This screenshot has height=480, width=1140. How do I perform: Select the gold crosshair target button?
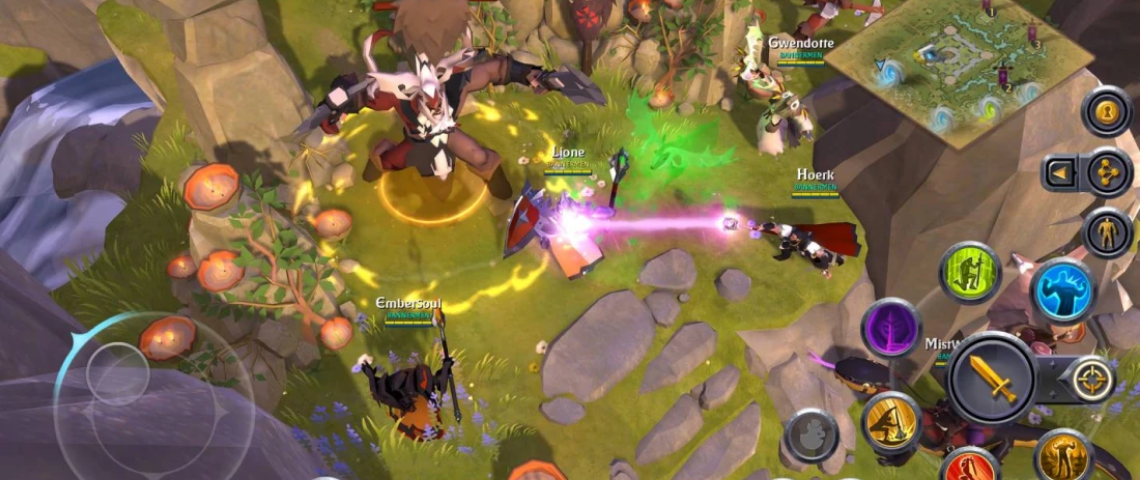tap(1092, 379)
